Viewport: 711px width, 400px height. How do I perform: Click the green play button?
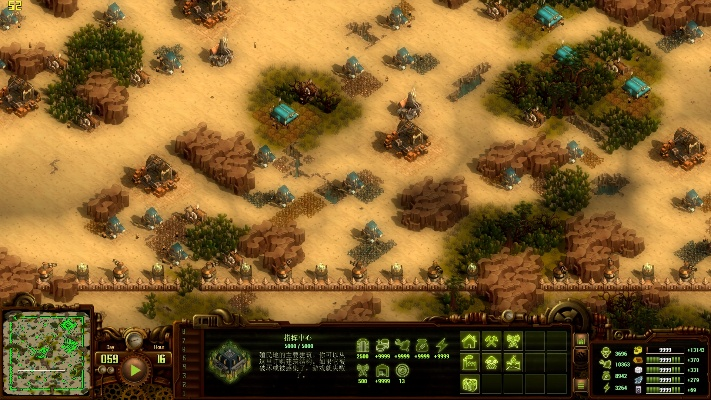click(133, 369)
